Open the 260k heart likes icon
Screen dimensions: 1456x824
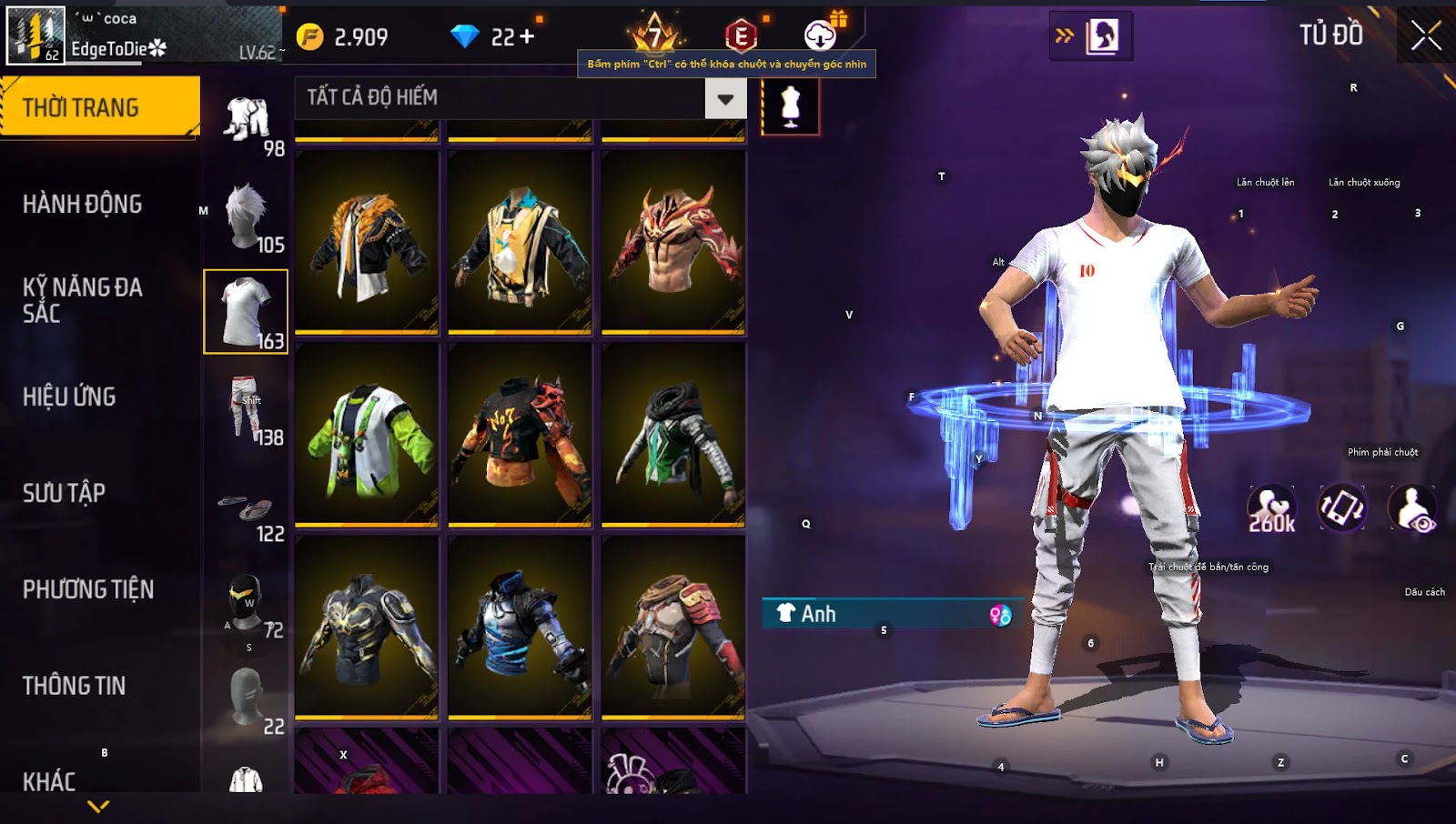[1271, 509]
